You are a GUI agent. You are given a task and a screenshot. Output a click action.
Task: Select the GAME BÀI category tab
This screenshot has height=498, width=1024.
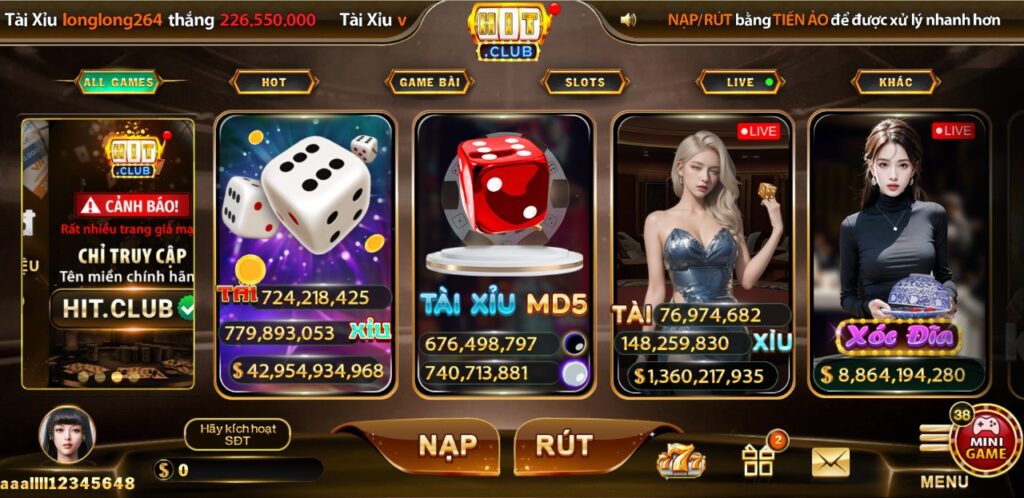point(430,82)
